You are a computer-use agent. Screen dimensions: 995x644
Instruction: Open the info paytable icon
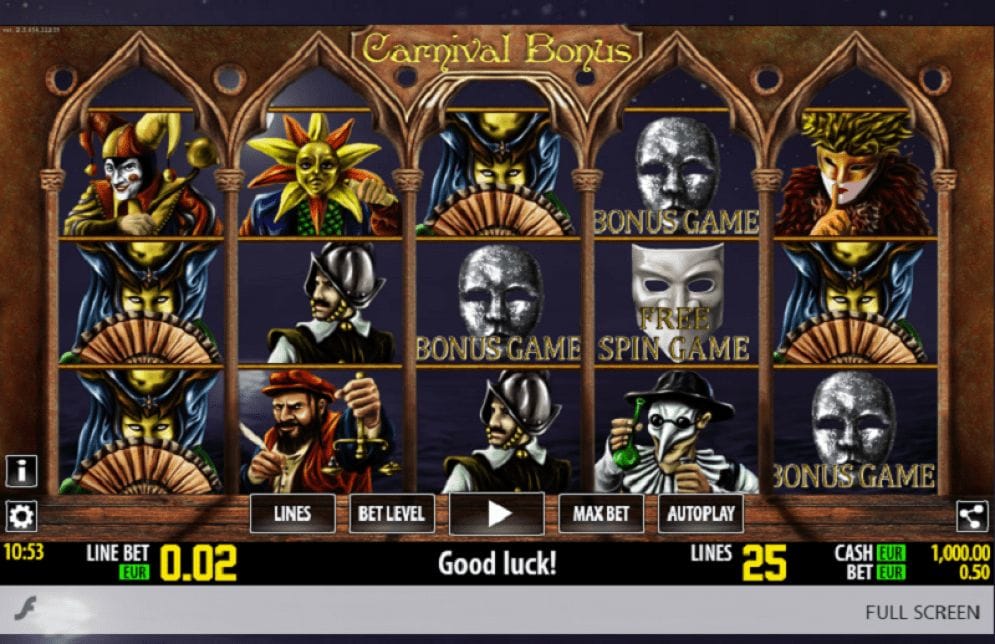(21, 470)
